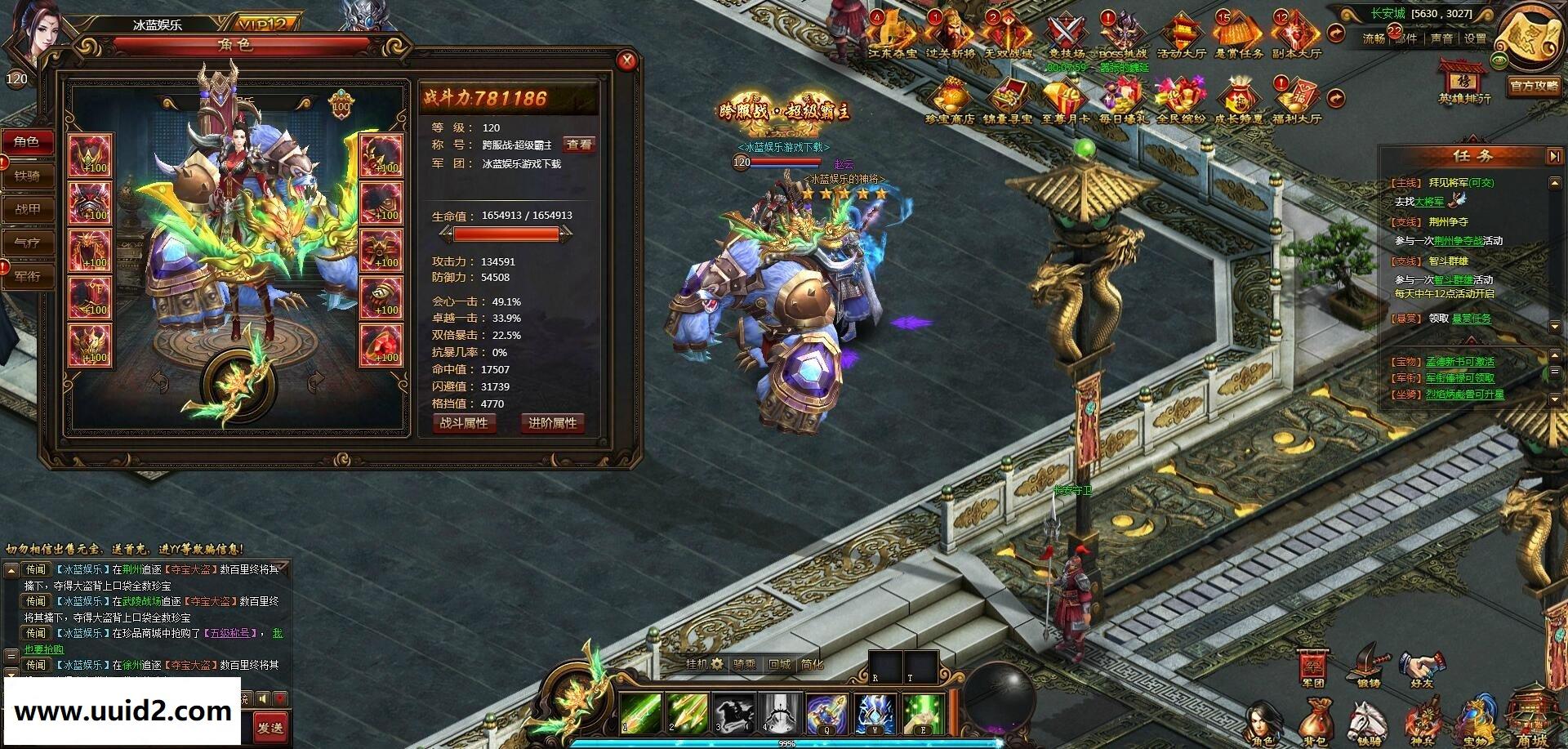Open the BOSS挑战 challenge icon
Image resolution: width=1568 pixels, height=749 pixels.
[1120, 33]
